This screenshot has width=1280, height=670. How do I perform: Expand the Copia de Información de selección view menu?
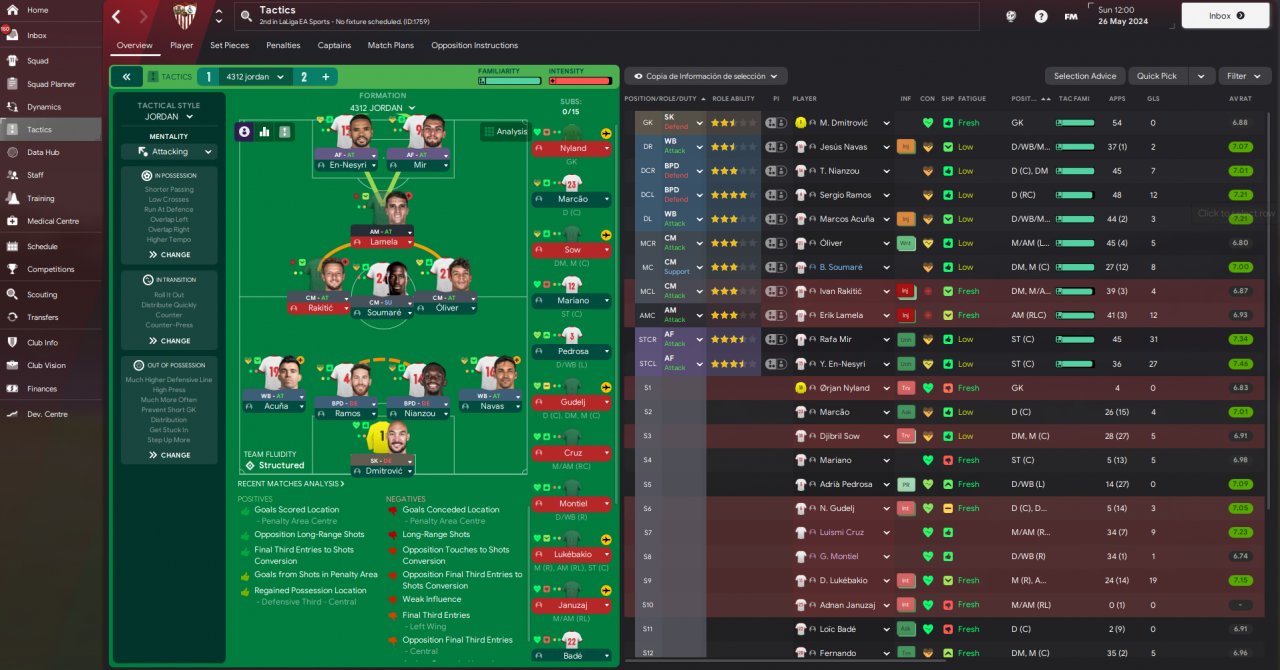pos(706,76)
